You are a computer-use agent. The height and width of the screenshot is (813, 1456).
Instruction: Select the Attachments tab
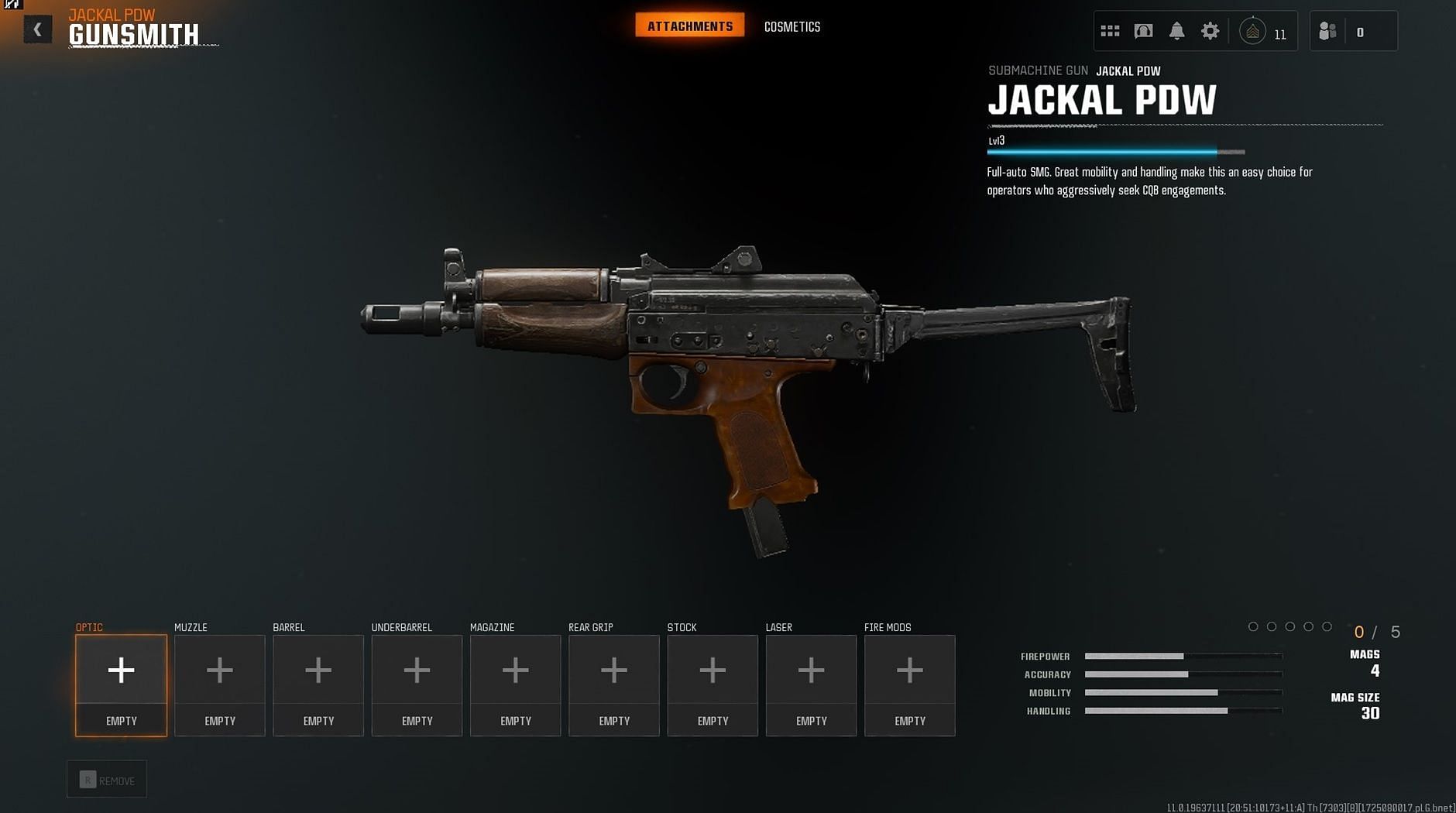click(689, 26)
